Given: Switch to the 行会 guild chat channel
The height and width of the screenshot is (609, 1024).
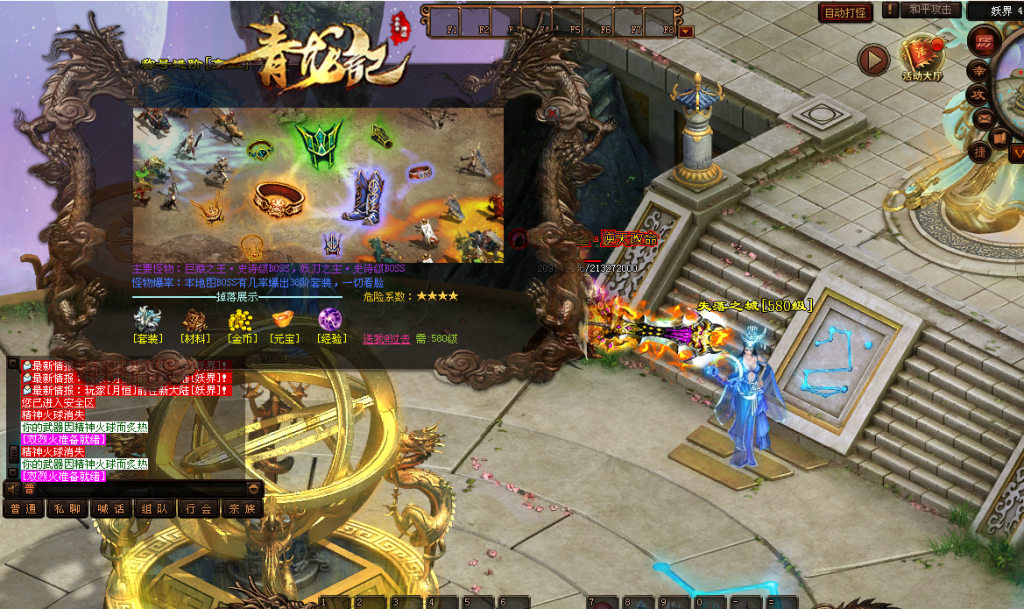Looking at the screenshot, I should click(x=197, y=508).
